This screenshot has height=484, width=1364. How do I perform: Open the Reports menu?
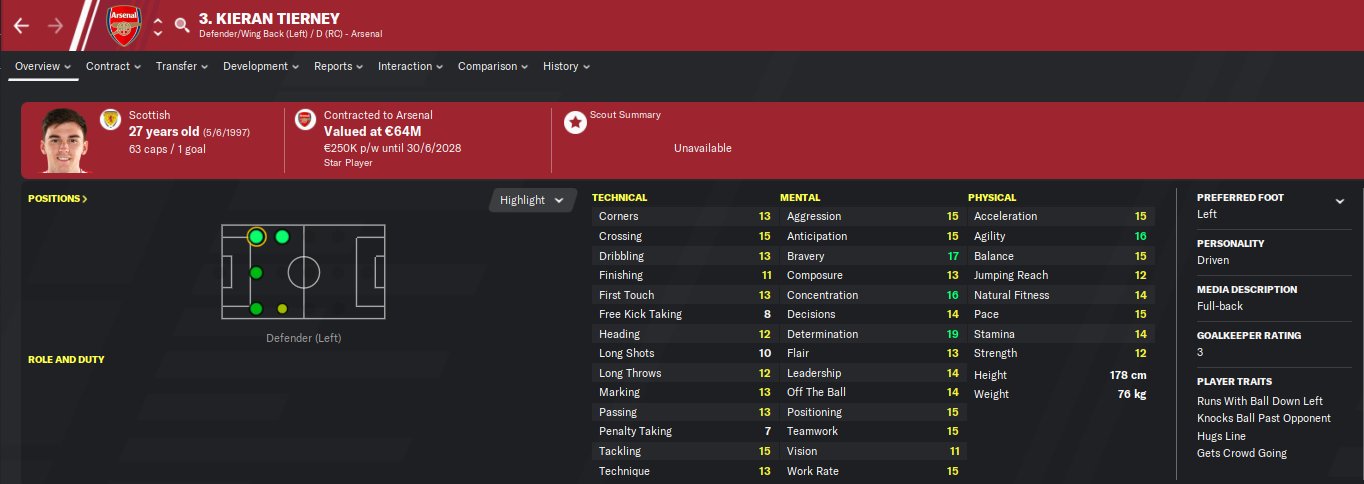coord(338,67)
